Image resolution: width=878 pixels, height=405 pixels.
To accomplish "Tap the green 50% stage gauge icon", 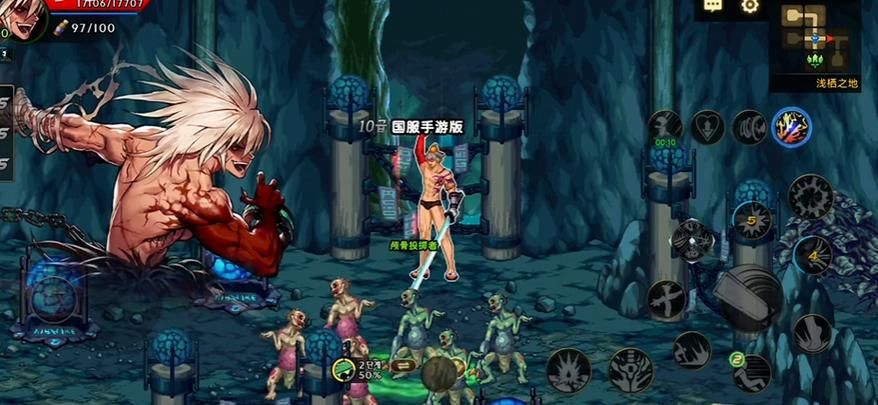I will pyautogui.click(x=345, y=372).
